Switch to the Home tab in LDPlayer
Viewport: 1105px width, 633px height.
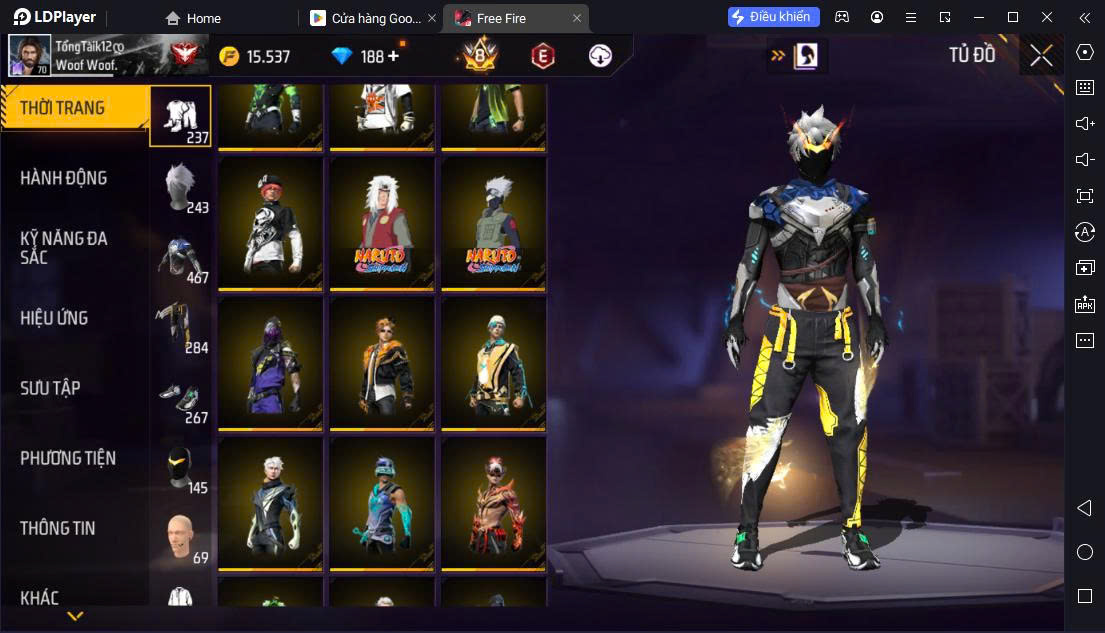pos(194,18)
